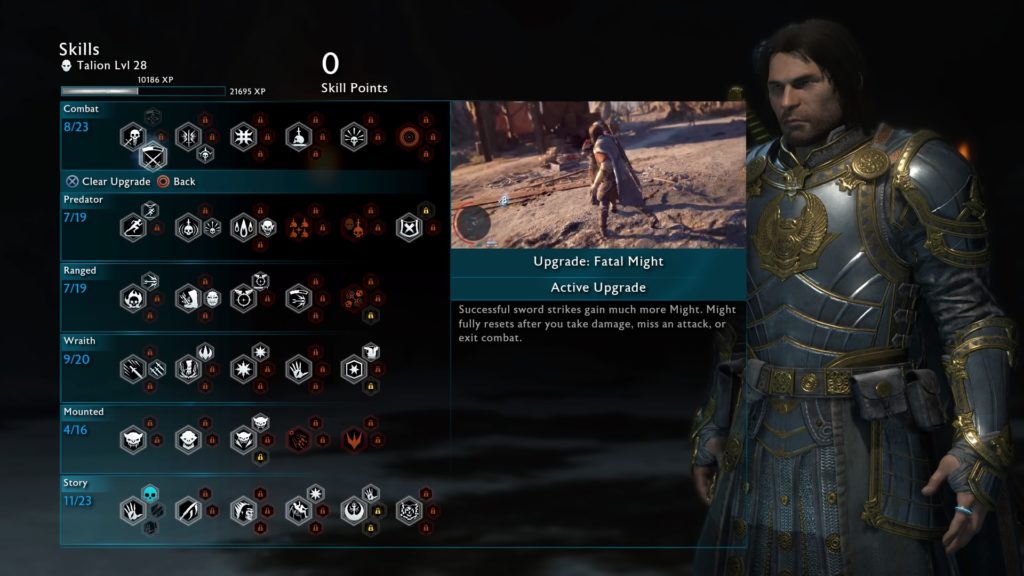Select the crossed shield skill in Predator
This screenshot has height=576, width=1024.
tap(409, 228)
